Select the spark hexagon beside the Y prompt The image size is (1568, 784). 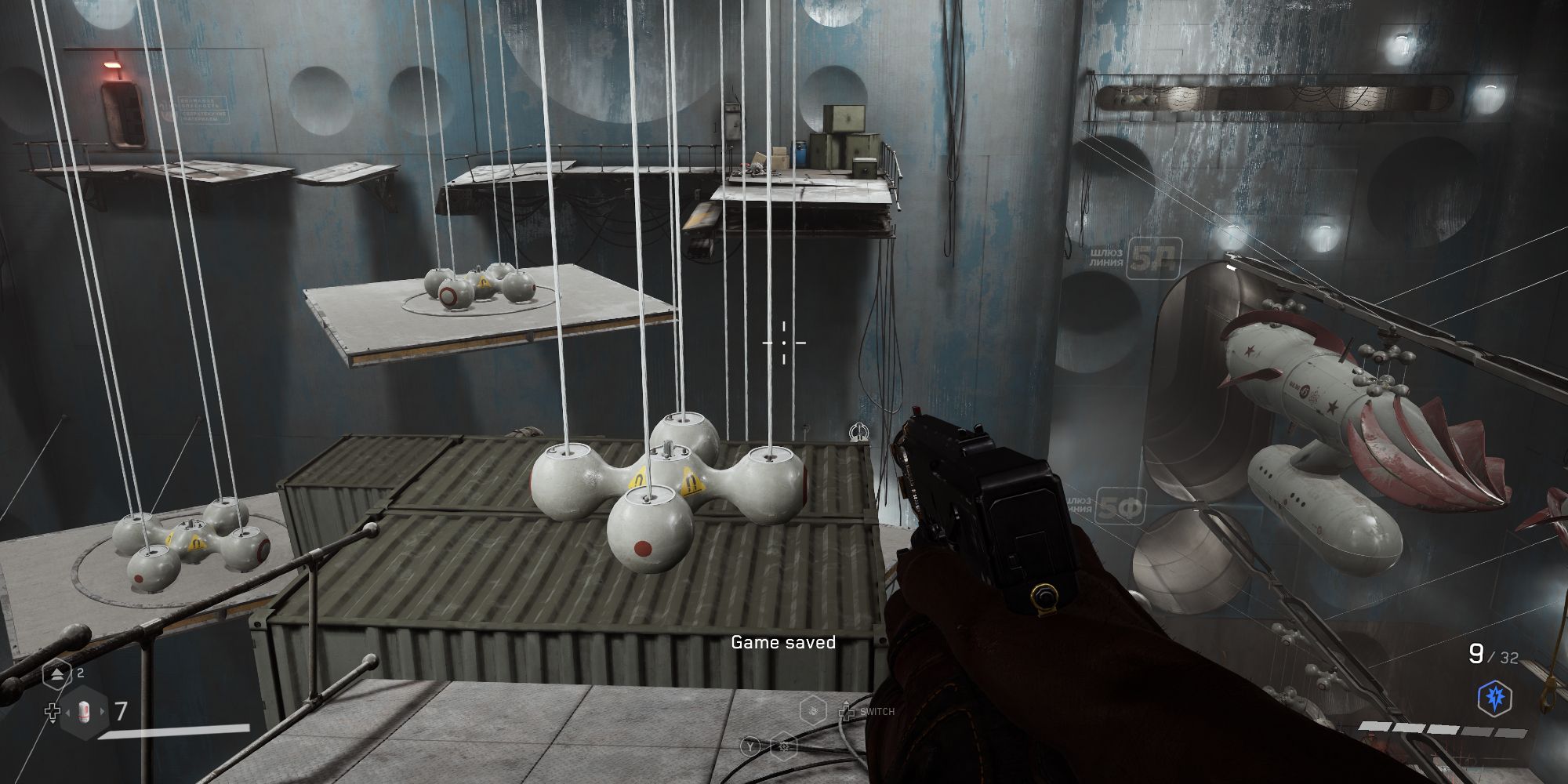point(784,747)
